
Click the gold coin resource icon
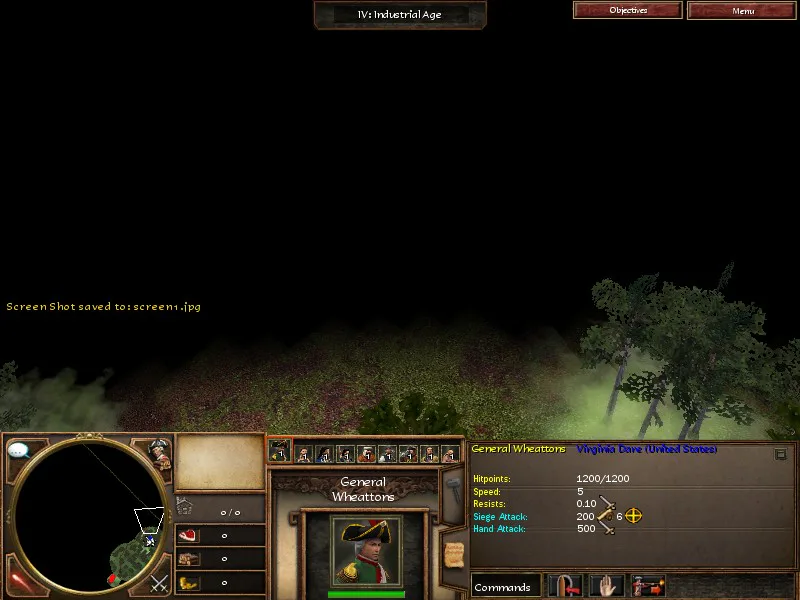point(188,582)
